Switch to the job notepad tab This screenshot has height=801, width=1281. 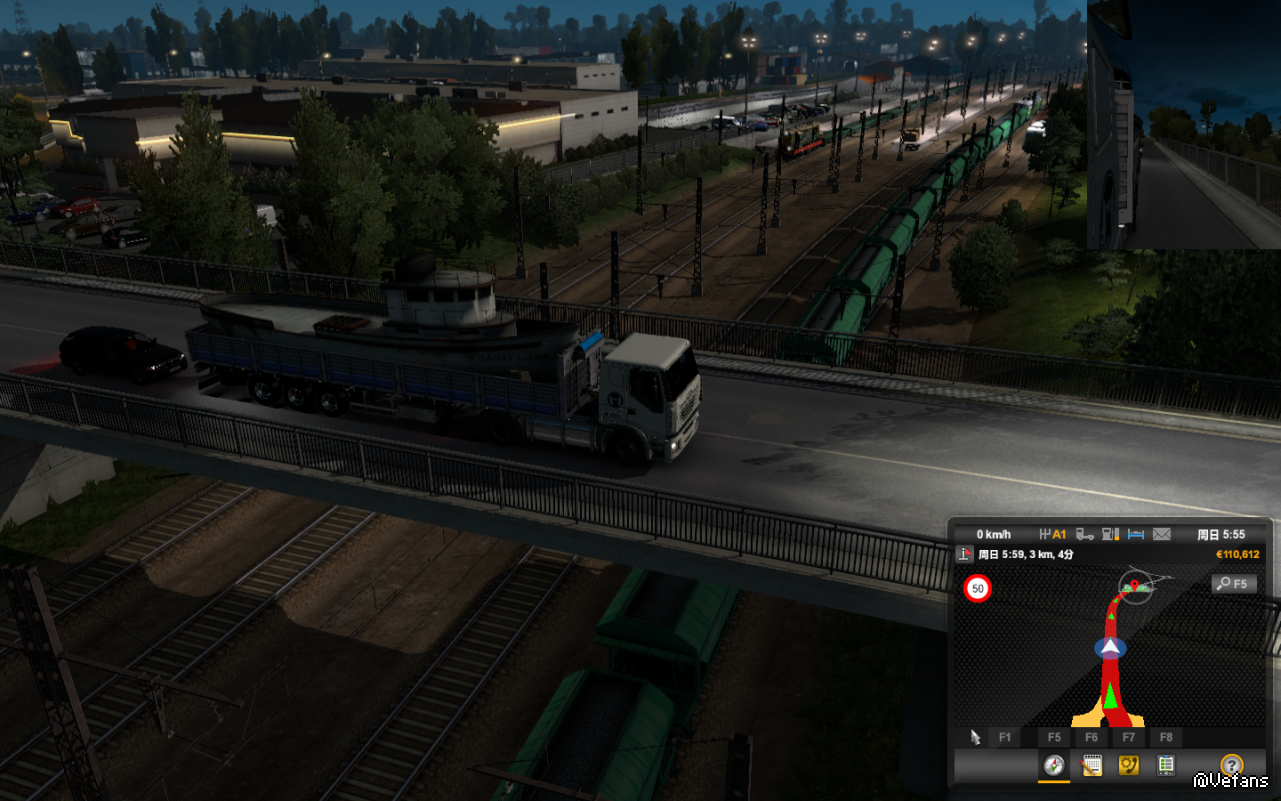point(1091,766)
